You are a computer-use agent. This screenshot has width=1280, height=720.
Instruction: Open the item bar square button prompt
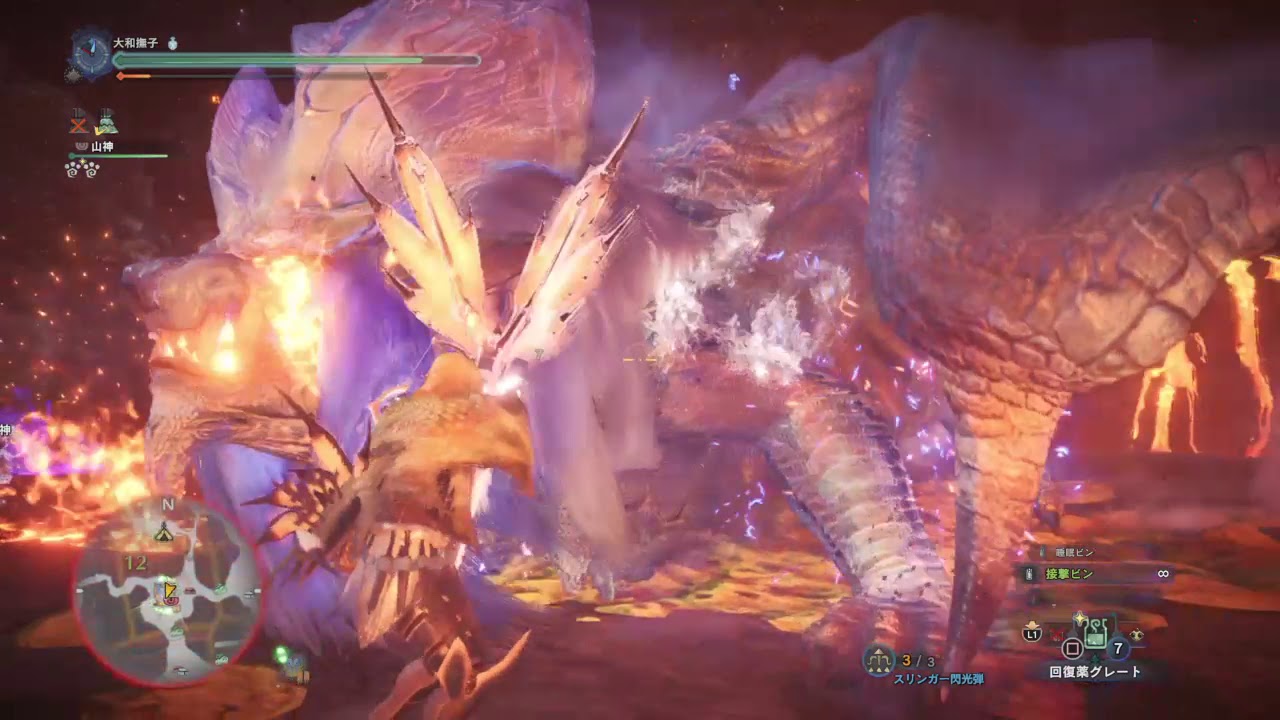(x=1072, y=647)
